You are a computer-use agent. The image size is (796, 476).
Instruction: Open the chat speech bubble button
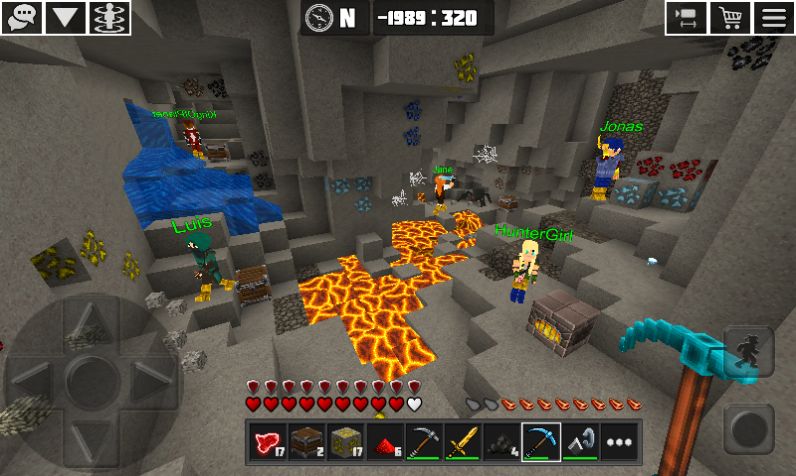click(21, 17)
